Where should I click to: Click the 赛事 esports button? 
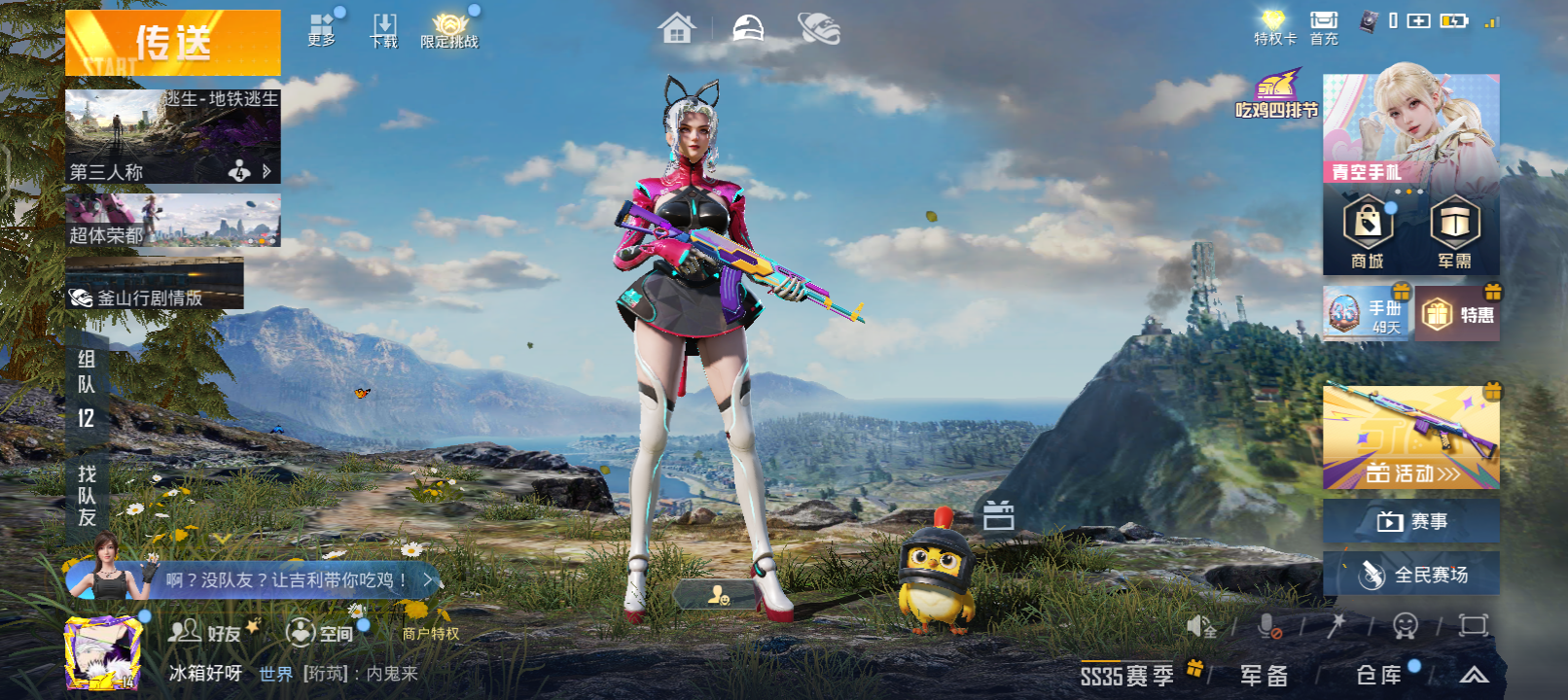1410,521
